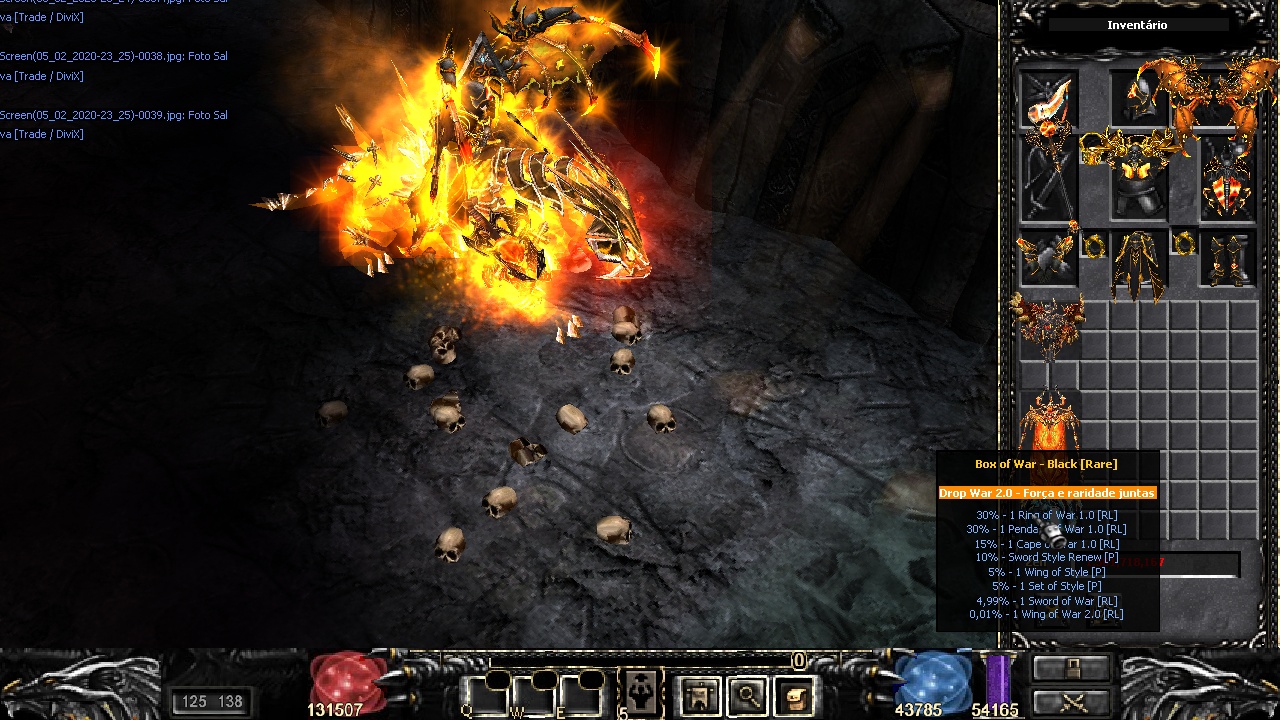Select the left gold ring slot
1280x720 pixels.
(x=1092, y=243)
